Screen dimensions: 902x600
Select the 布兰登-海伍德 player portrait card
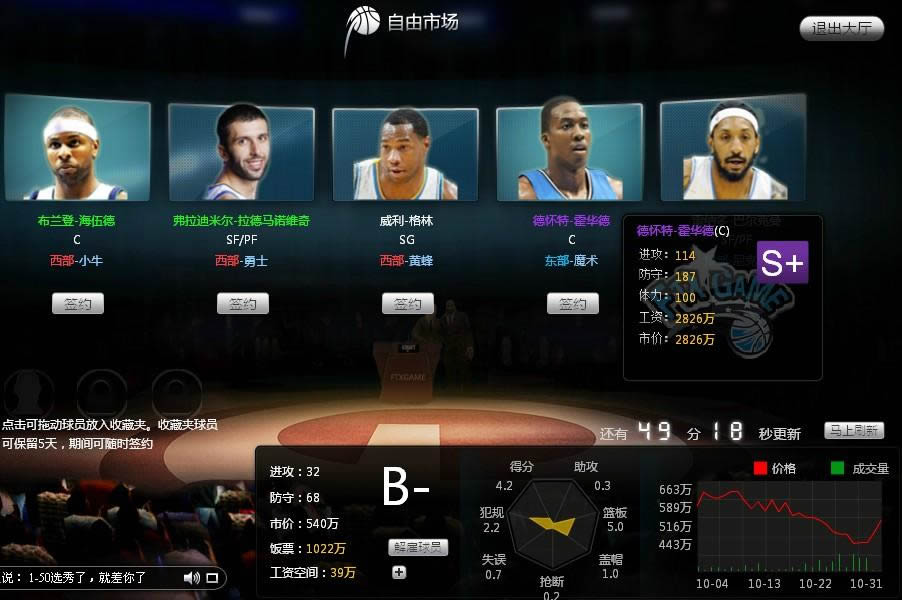pyautogui.click(x=77, y=149)
